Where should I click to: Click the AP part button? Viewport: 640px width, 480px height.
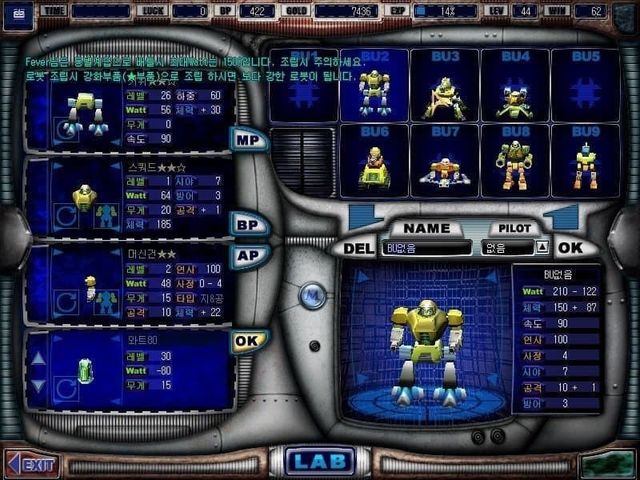tap(248, 256)
